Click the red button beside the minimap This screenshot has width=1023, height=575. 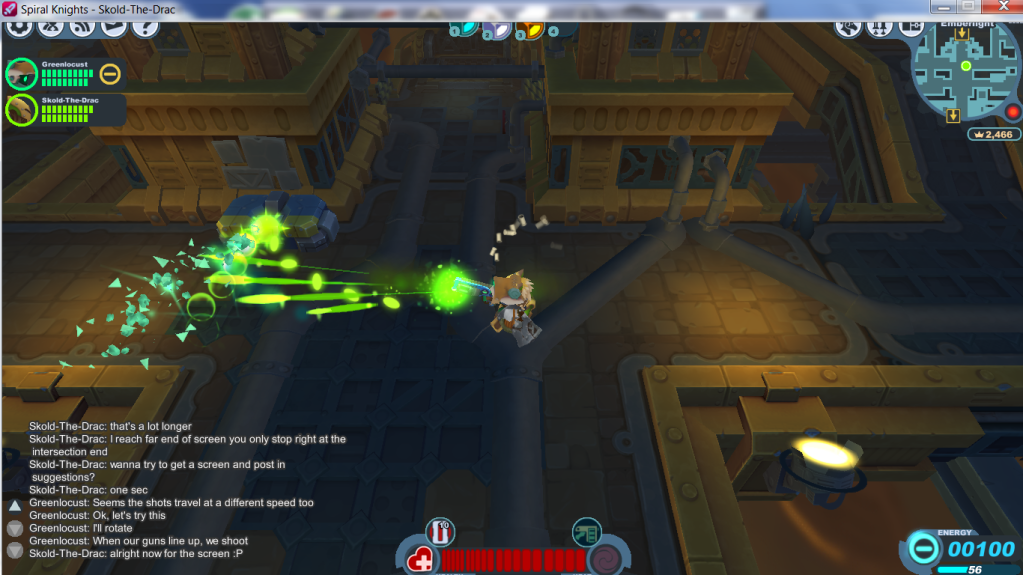[1012, 111]
